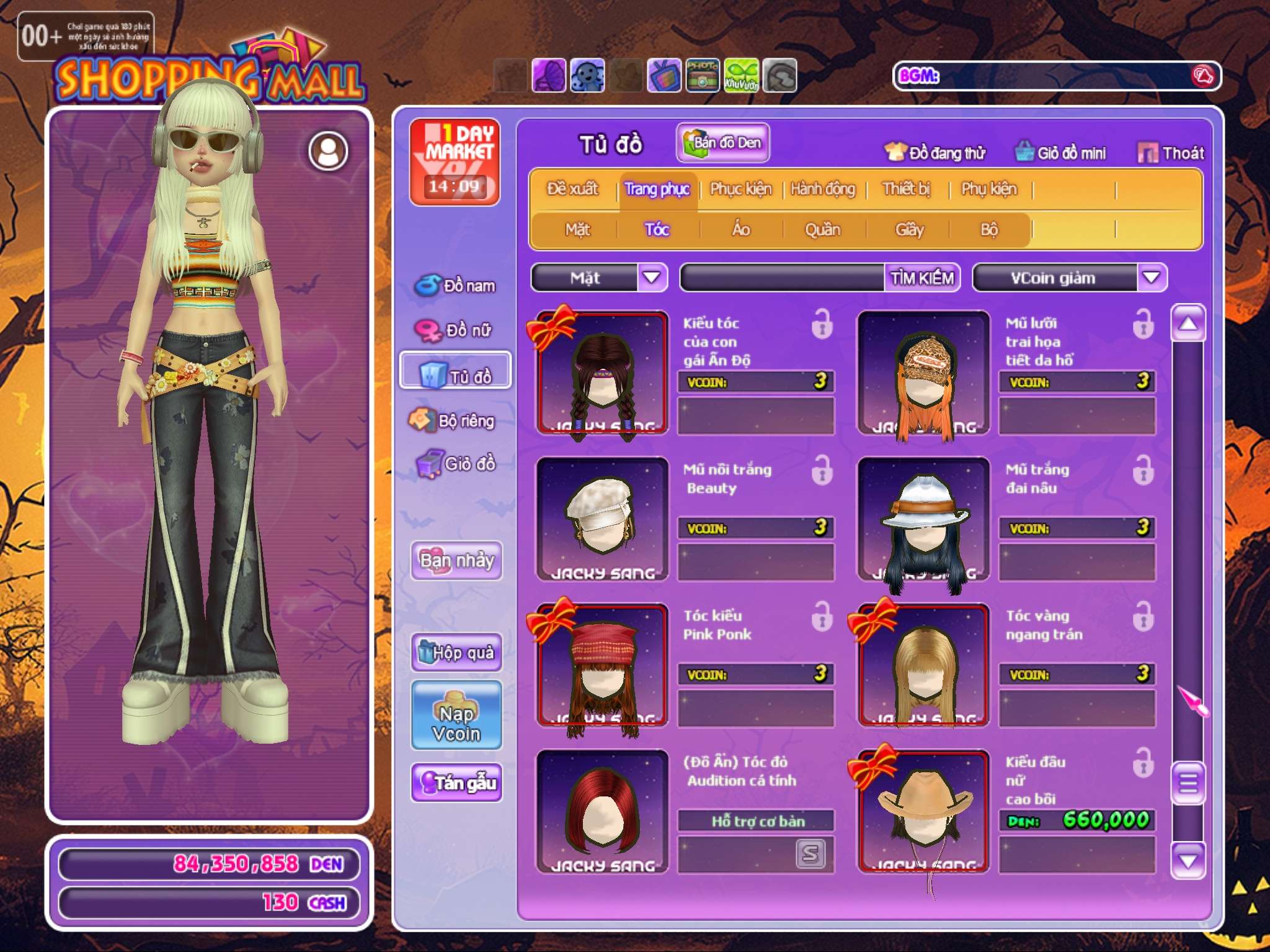Switch to the Giày subcategory
The height and width of the screenshot is (952, 1270).
909,230
